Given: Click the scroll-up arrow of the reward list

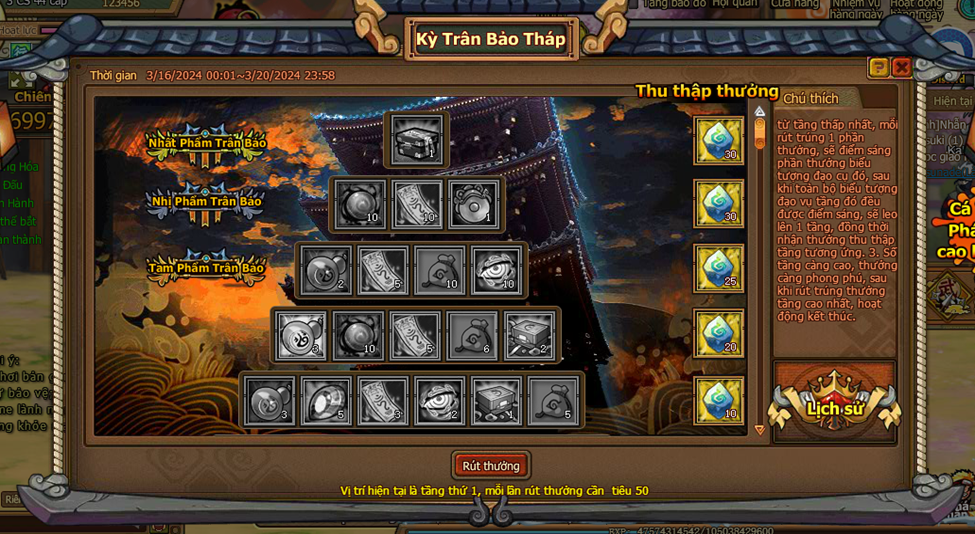Looking at the screenshot, I should (760, 112).
